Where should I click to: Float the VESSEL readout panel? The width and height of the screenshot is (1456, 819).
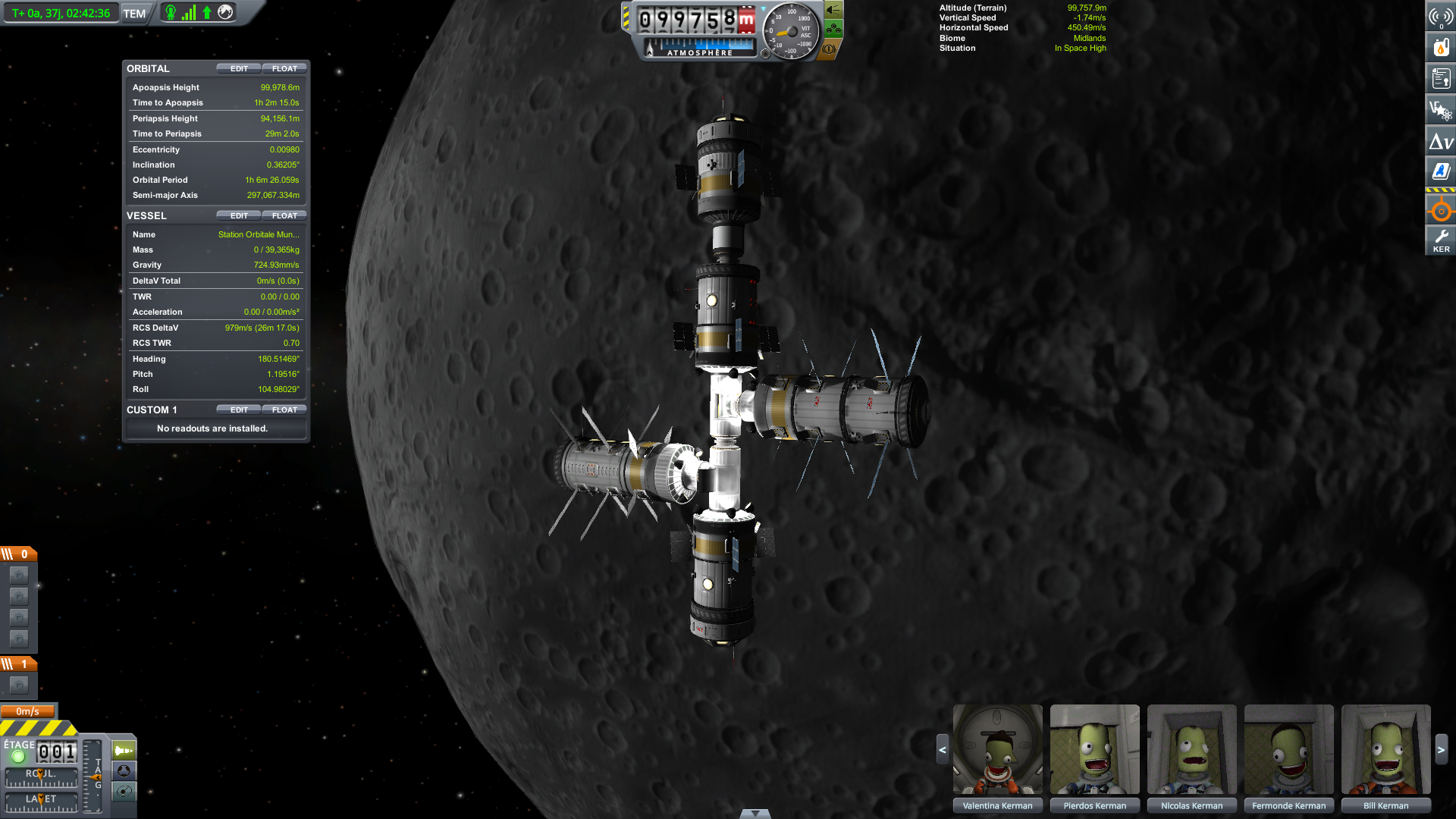coord(284,215)
